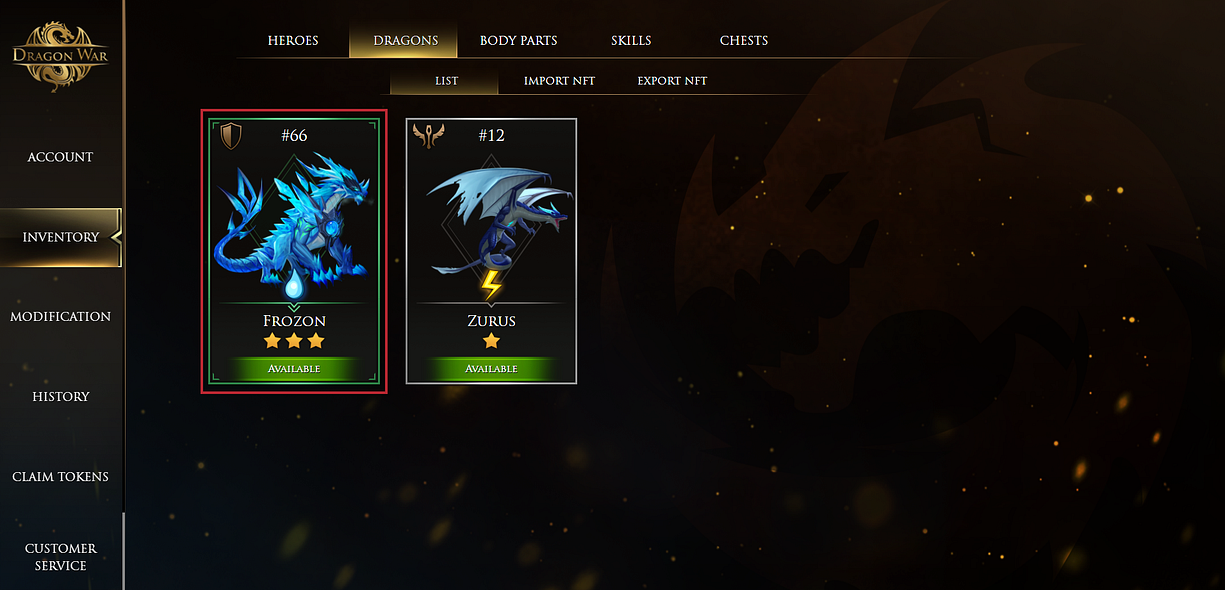This screenshot has height=590, width=1225.
Task: Switch to the Heroes tab
Action: coord(293,41)
